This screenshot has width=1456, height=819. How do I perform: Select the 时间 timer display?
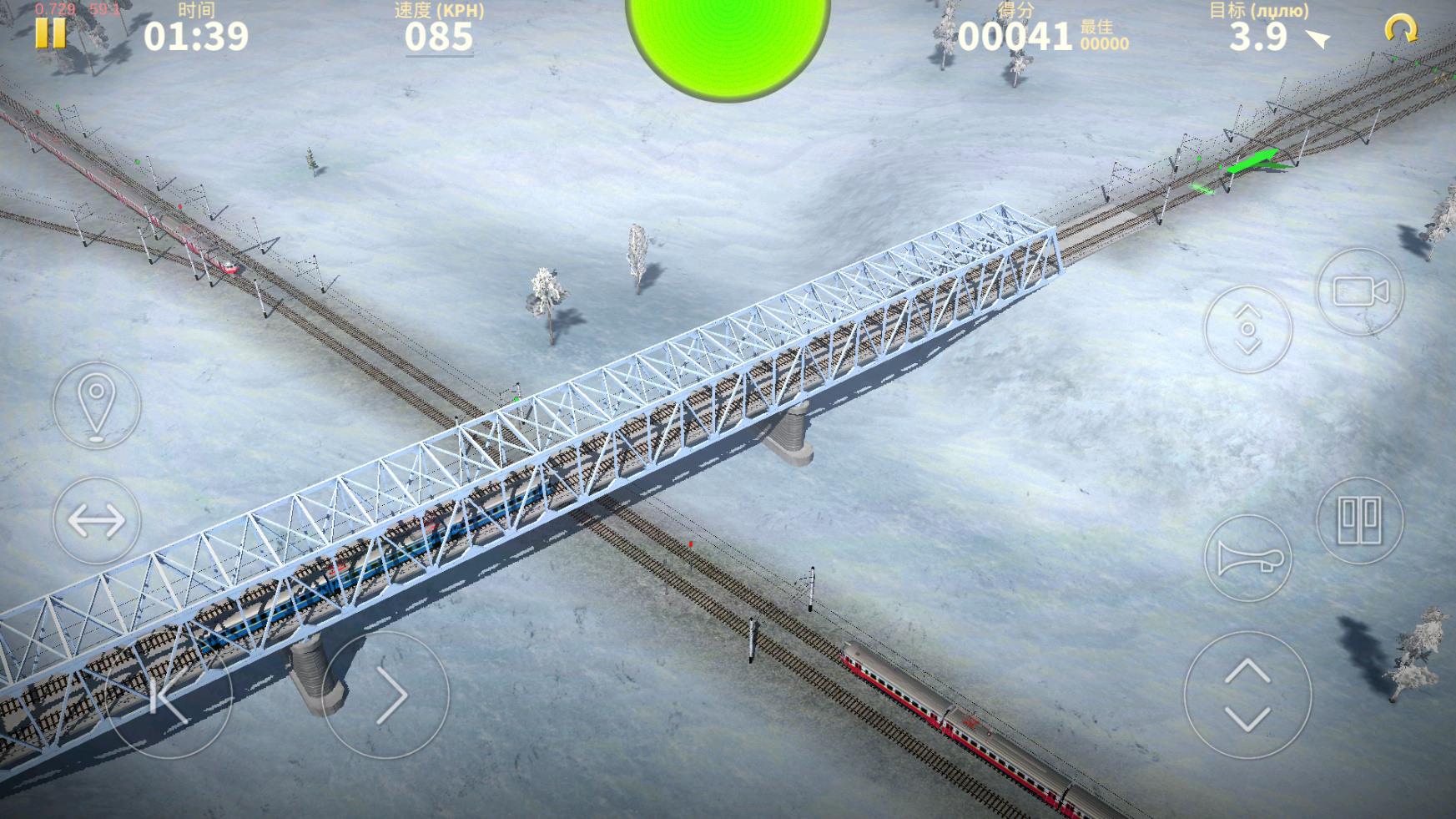(199, 36)
